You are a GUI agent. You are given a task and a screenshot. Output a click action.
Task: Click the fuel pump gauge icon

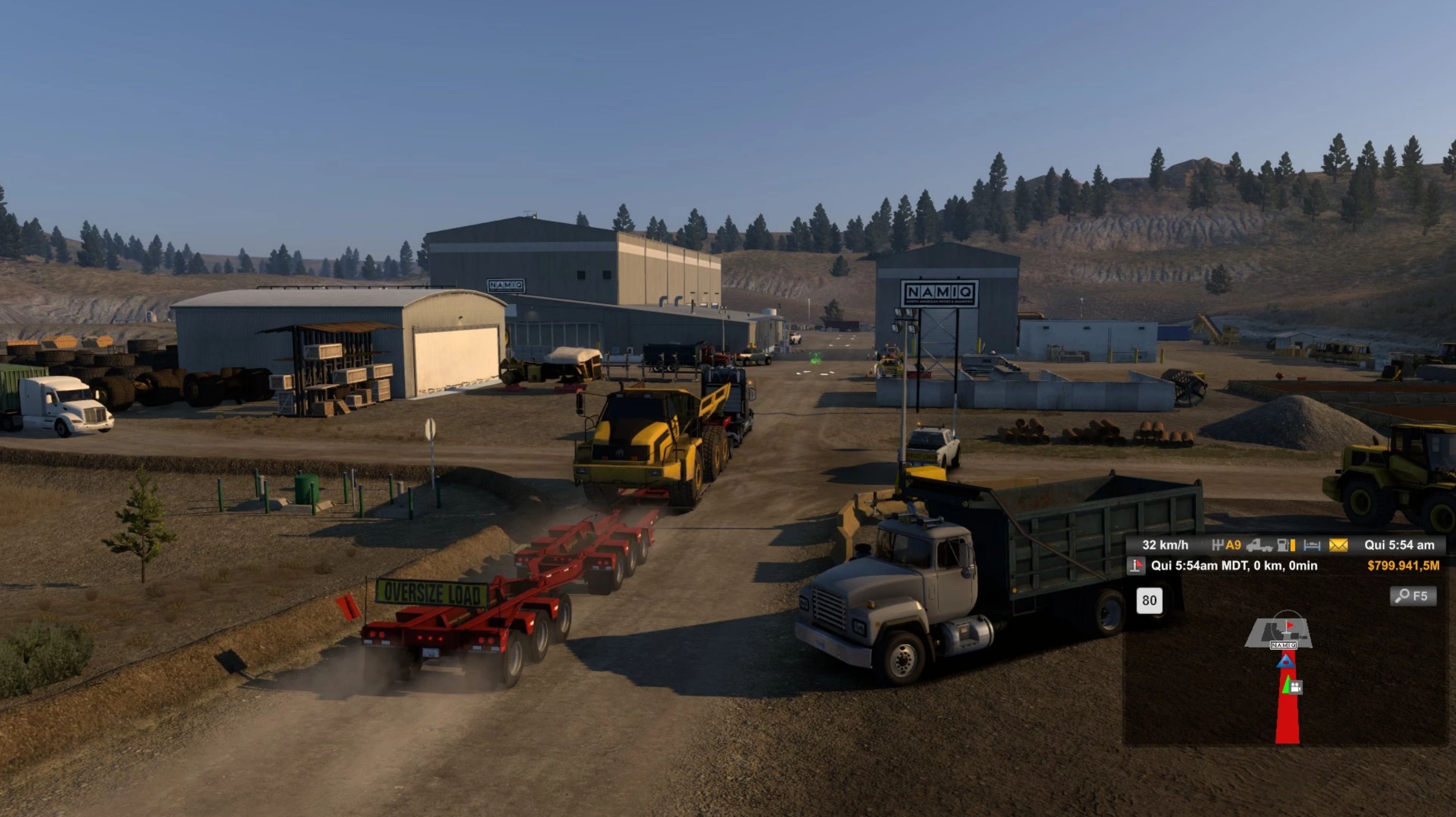pos(1286,545)
